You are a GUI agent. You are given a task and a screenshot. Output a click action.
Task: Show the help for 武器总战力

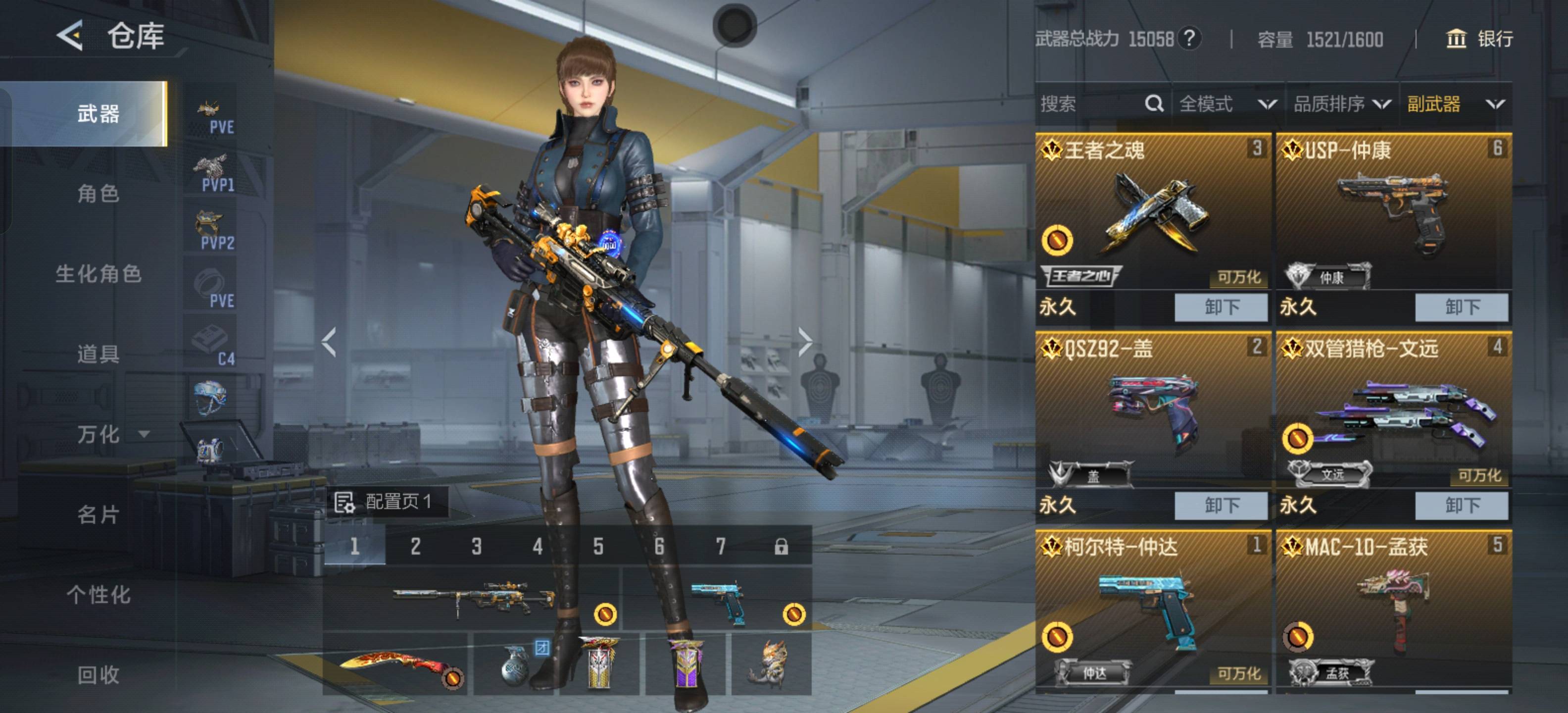tap(1189, 39)
